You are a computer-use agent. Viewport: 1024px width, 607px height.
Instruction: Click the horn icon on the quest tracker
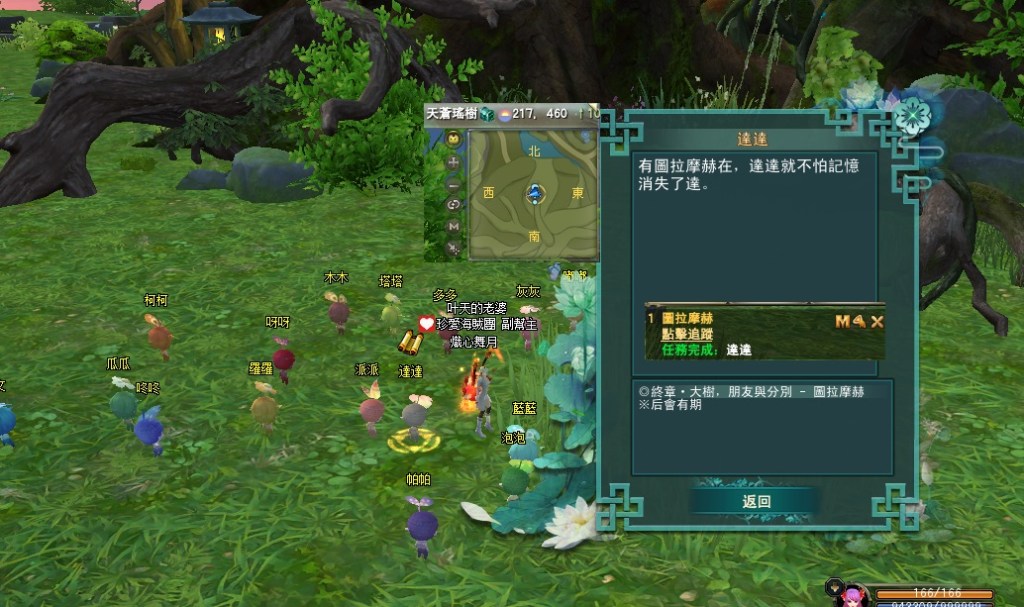click(859, 321)
